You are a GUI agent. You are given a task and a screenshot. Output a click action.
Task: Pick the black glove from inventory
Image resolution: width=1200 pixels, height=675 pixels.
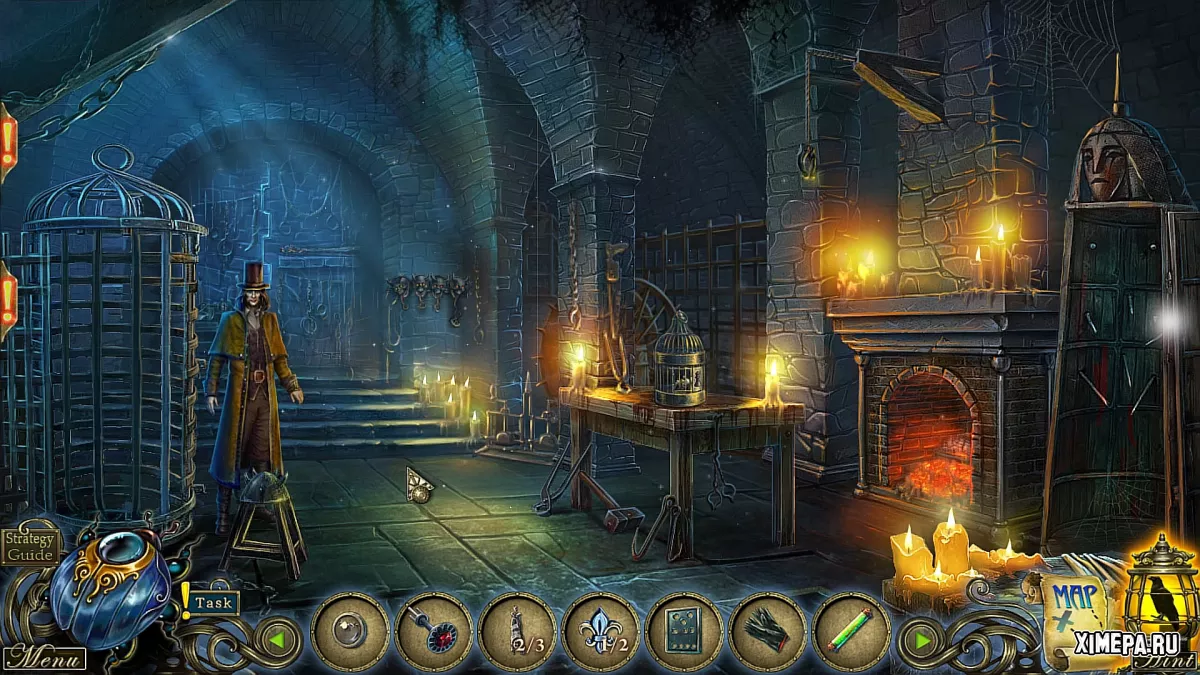click(767, 632)
